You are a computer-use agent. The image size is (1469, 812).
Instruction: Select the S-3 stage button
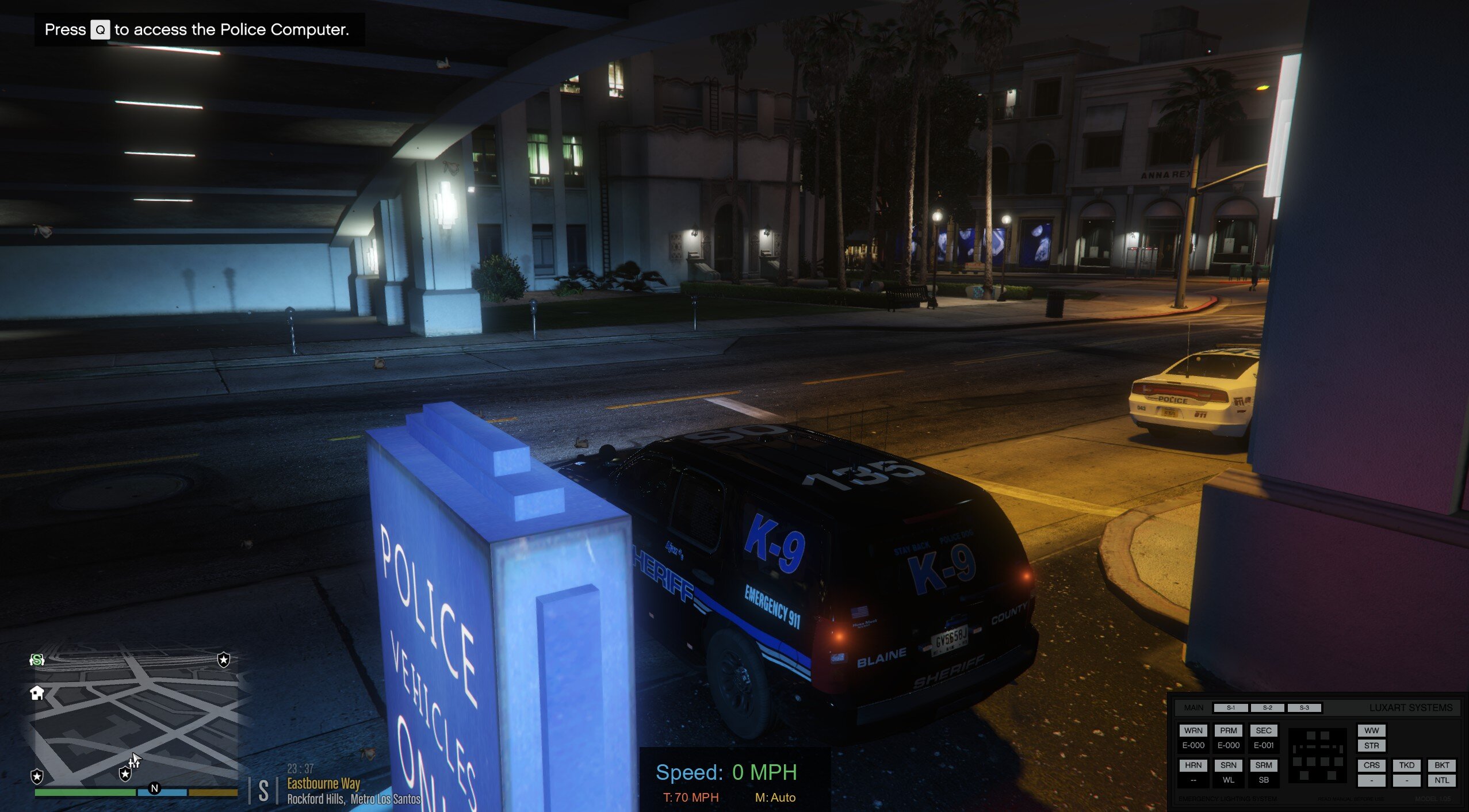(1304, 708)
